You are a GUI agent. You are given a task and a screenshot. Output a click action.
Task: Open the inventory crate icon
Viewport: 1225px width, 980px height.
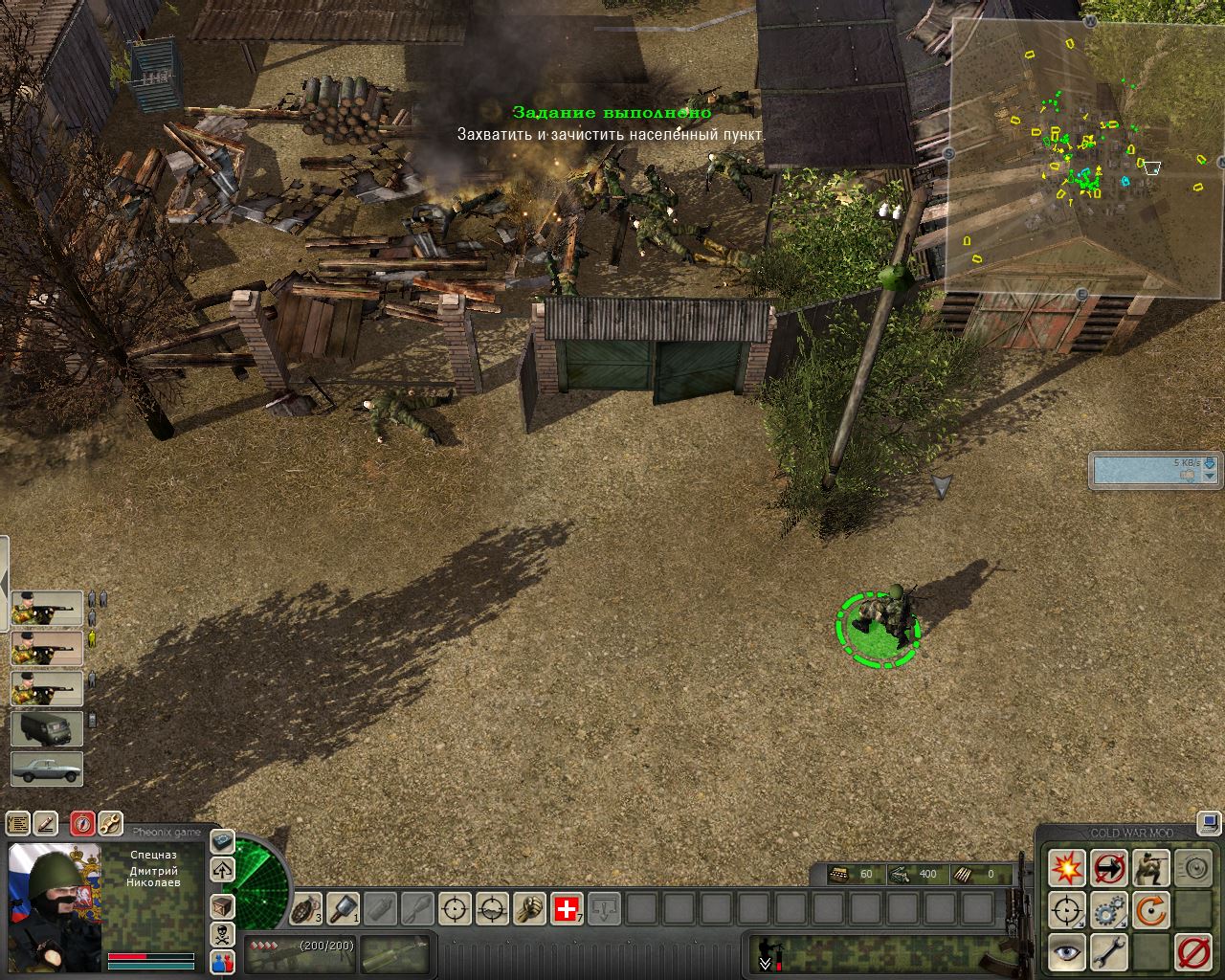pos(222,904)
